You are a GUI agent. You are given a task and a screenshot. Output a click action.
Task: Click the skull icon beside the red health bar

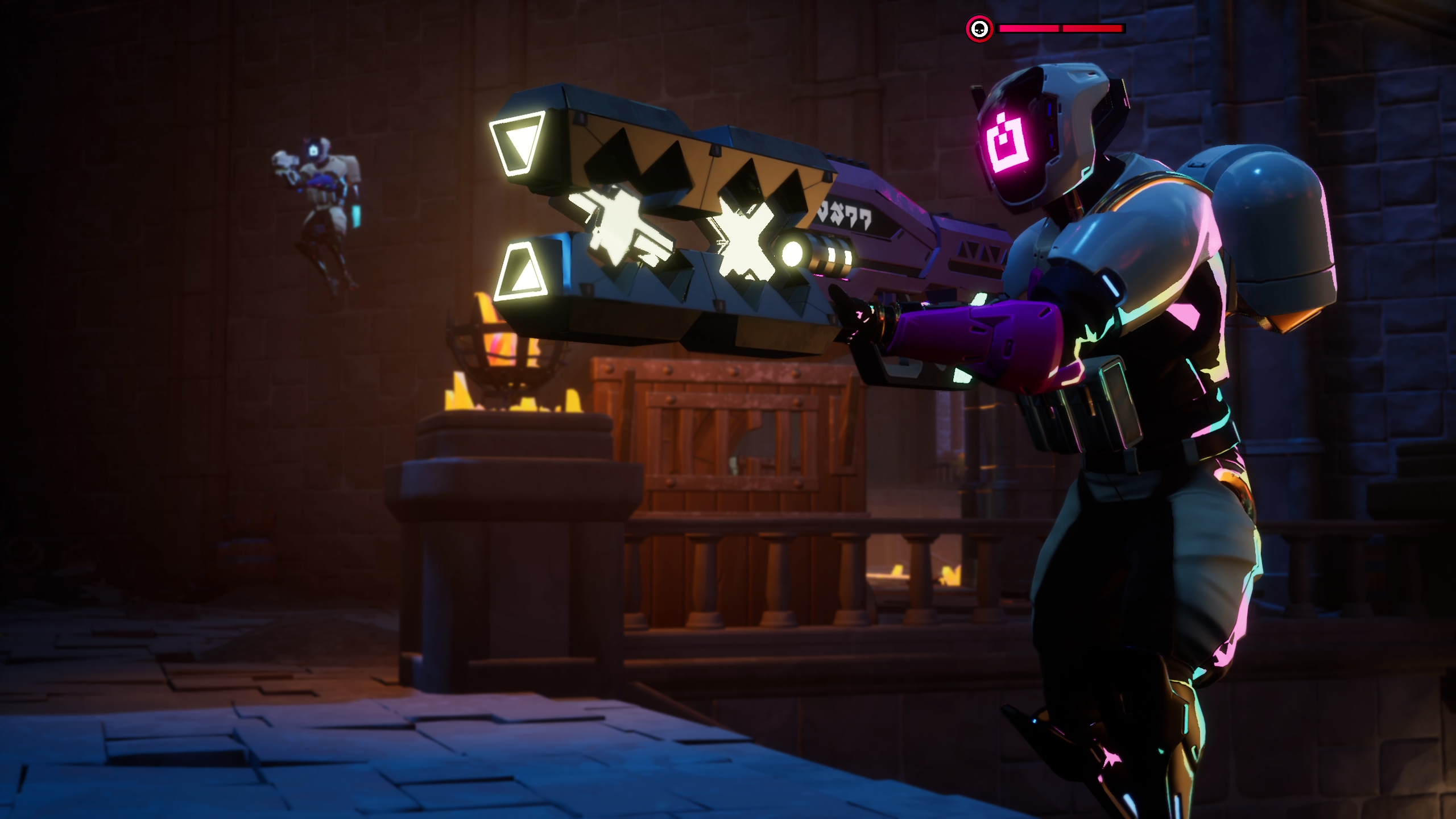979,28
